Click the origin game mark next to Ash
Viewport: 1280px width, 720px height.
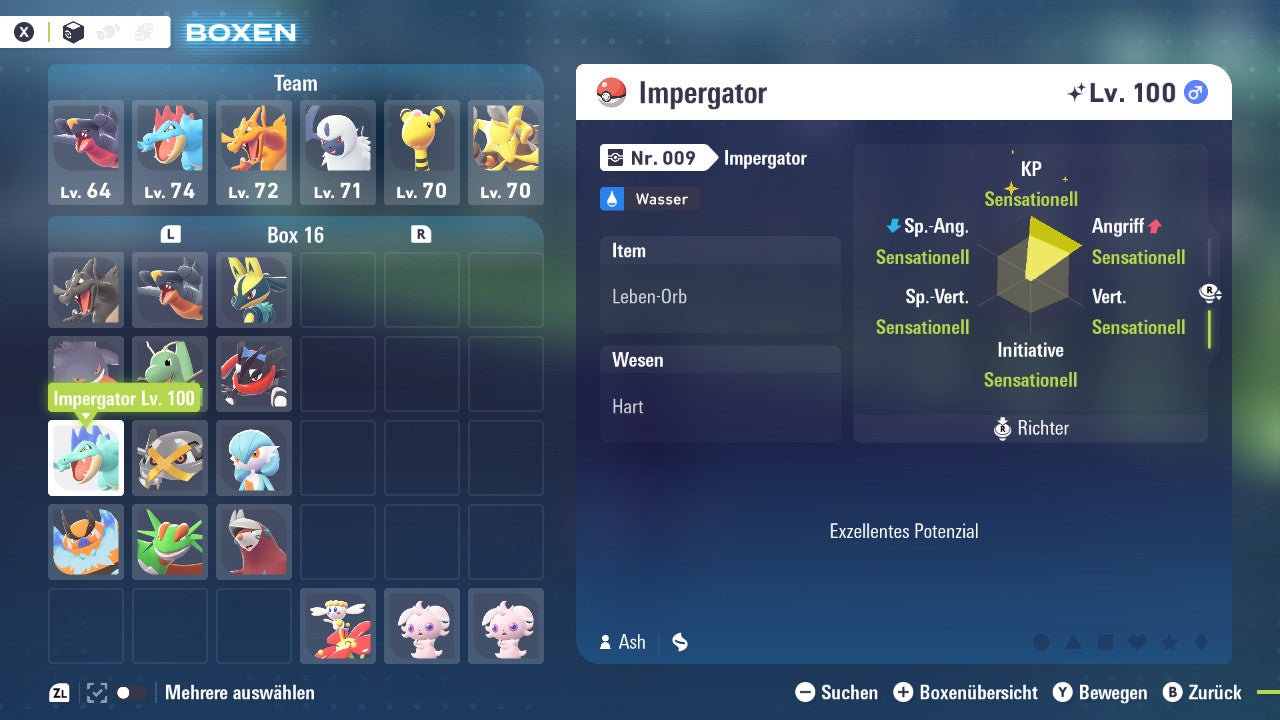tap(679, 642)
